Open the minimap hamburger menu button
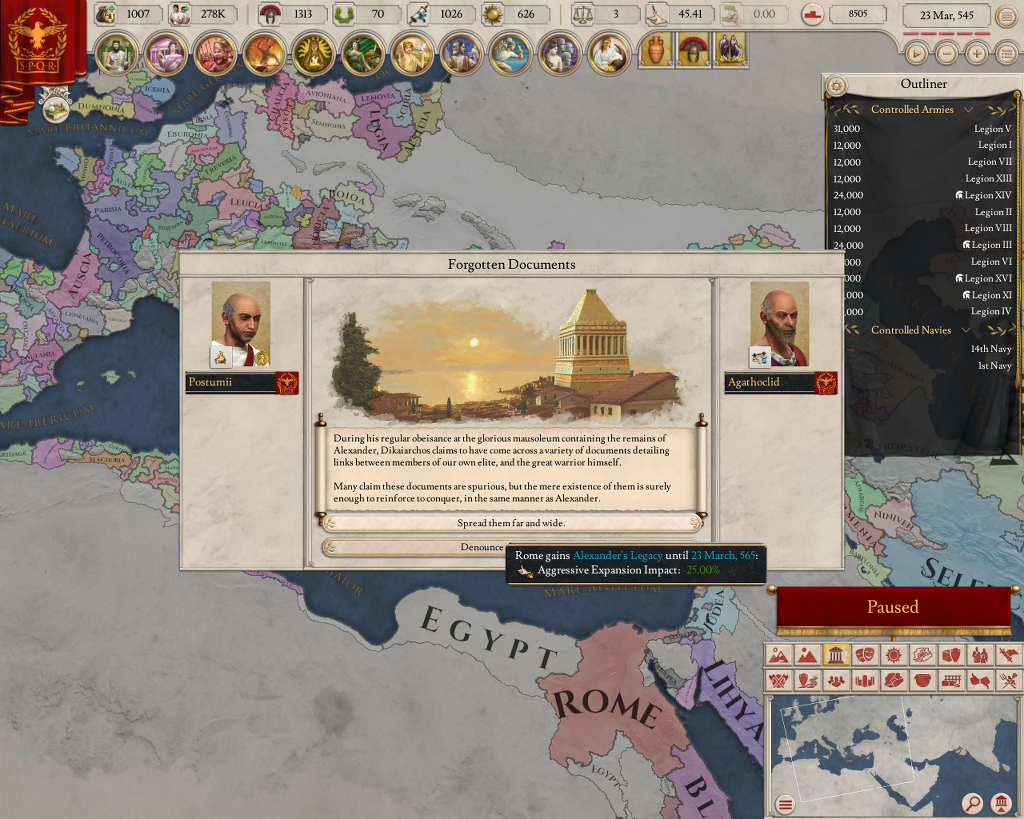This screenshot has width=1024, height=819. click(x=786, y=803)
